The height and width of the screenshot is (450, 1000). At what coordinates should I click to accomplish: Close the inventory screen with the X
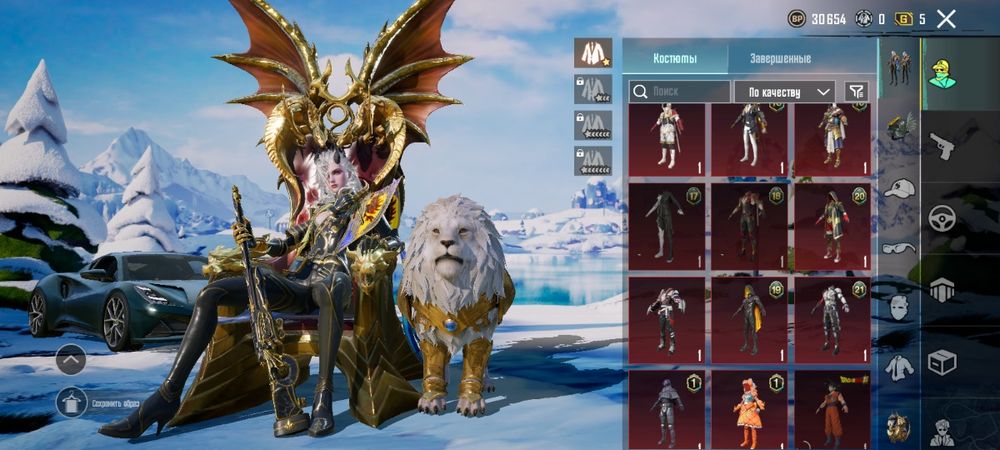point(946,18)
